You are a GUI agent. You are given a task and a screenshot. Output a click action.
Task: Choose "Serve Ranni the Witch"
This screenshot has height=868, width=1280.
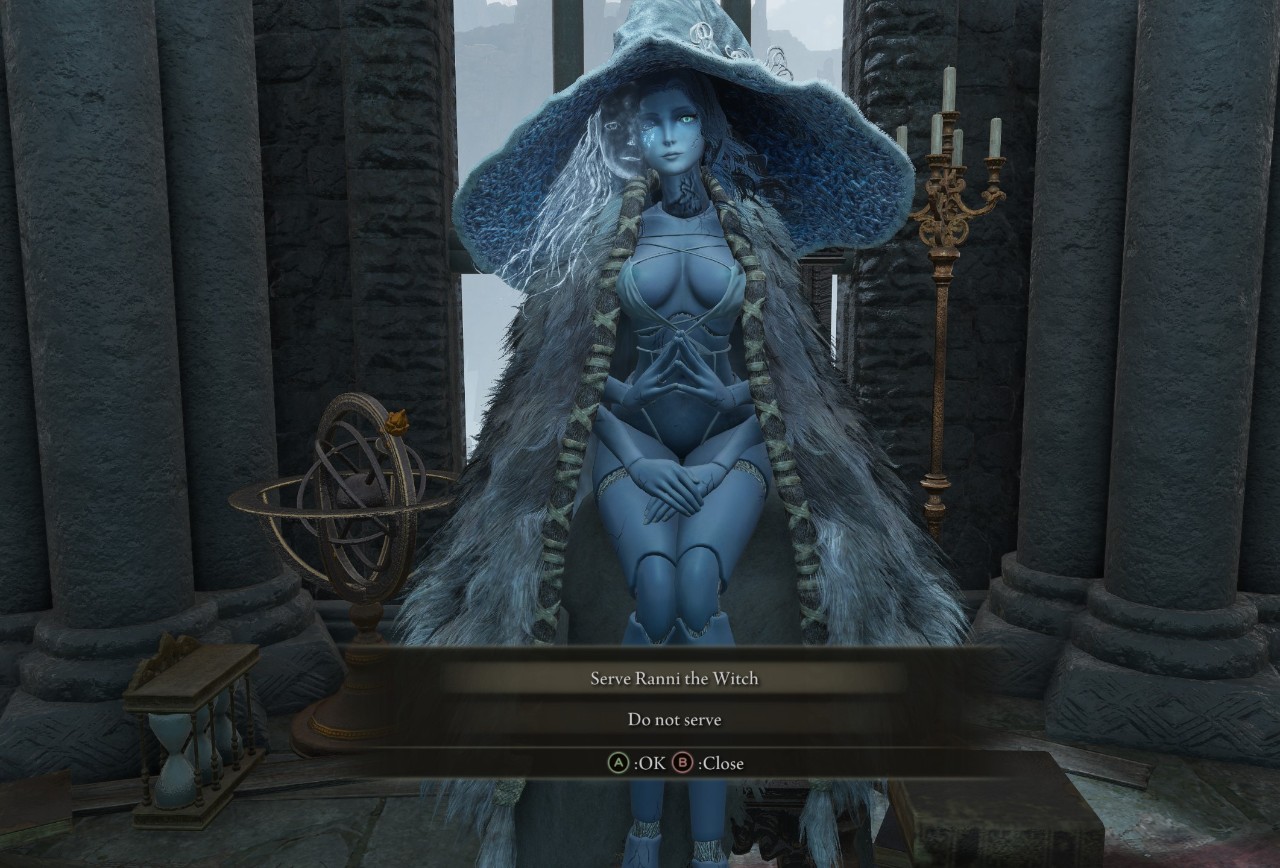tap(673, 678)
